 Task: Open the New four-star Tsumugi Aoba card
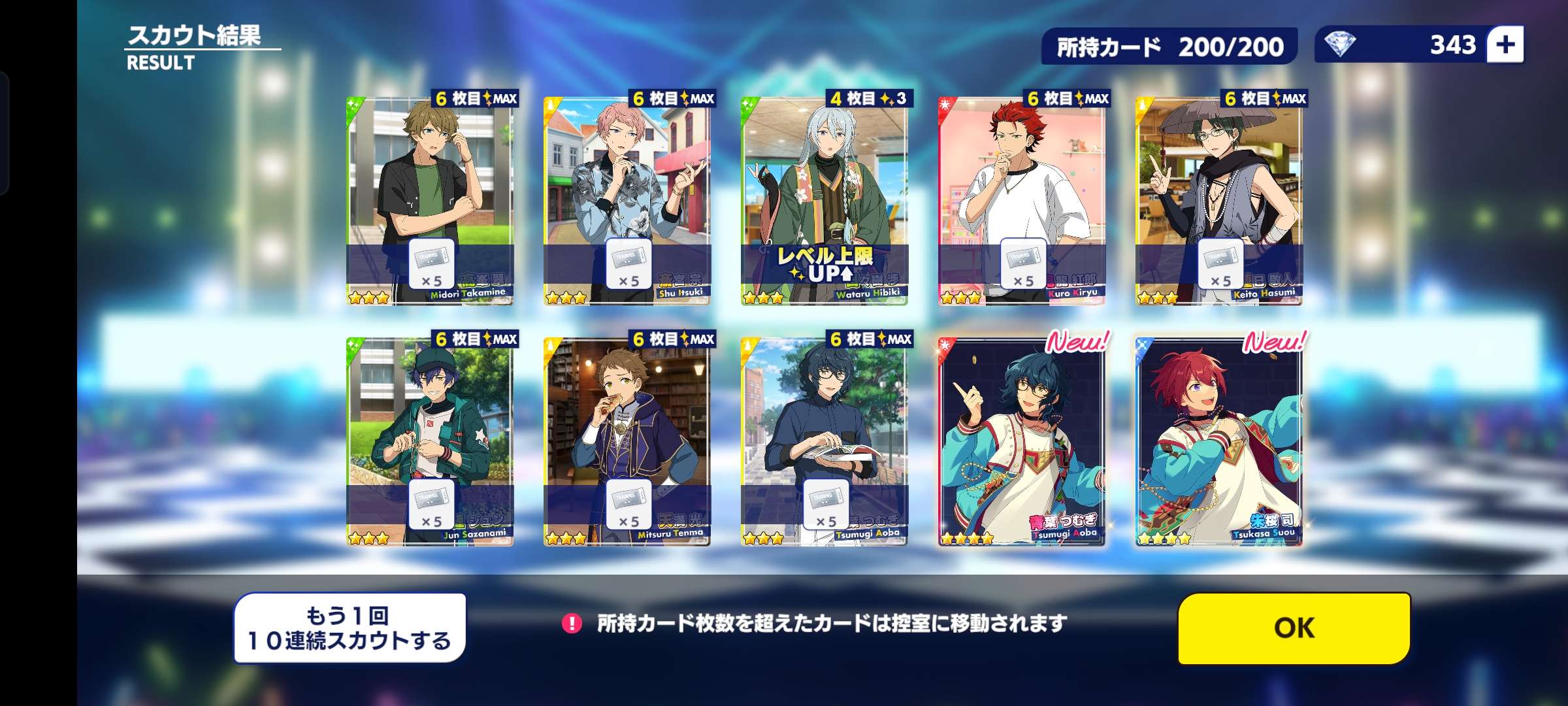point(1022,441)
